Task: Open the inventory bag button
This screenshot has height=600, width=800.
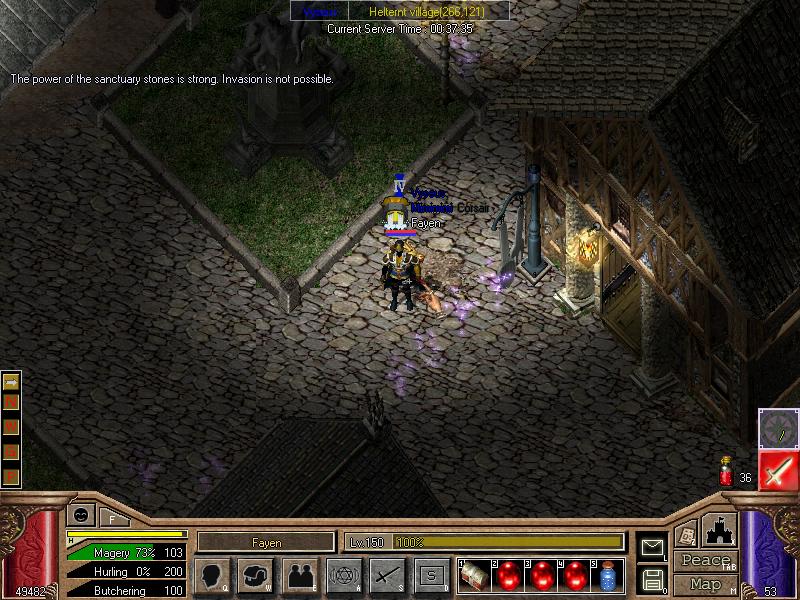Action: tap(255, 575)
